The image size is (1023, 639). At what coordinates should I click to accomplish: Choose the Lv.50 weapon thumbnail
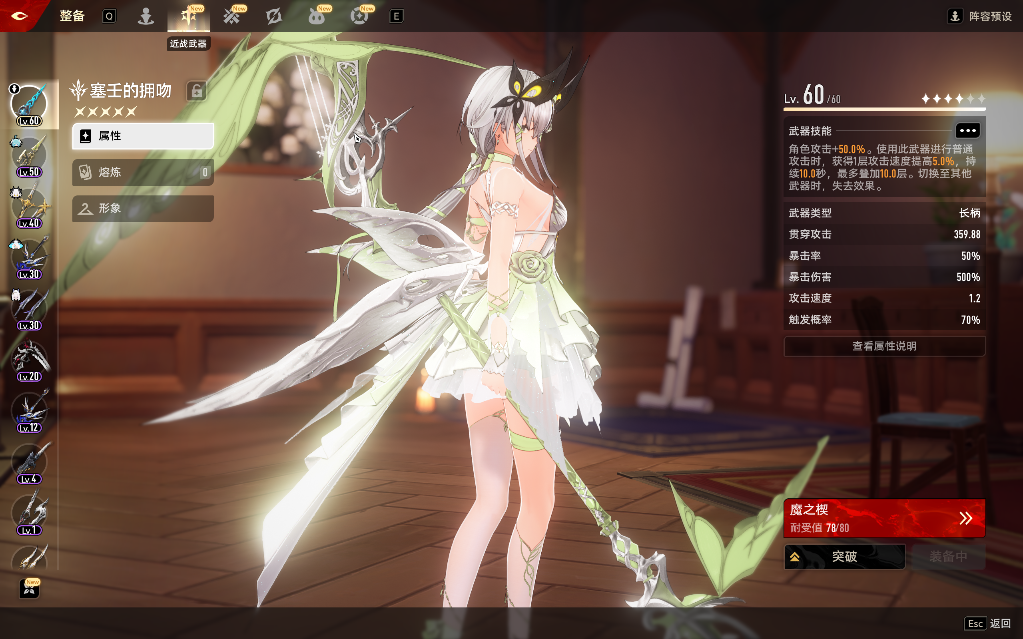(28, 154)
